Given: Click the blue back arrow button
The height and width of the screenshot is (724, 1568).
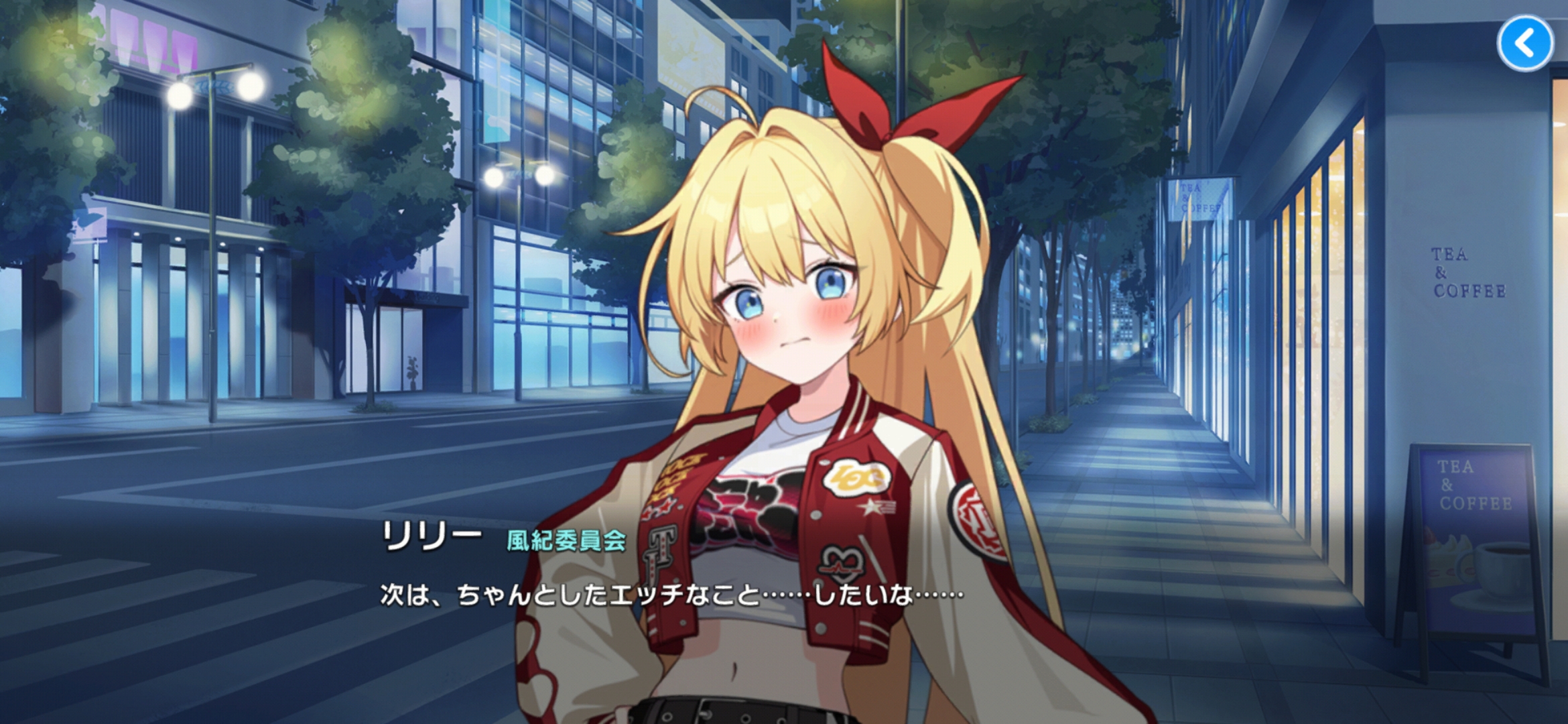Looking at the screenshot, I should (x=1525, y=44).
